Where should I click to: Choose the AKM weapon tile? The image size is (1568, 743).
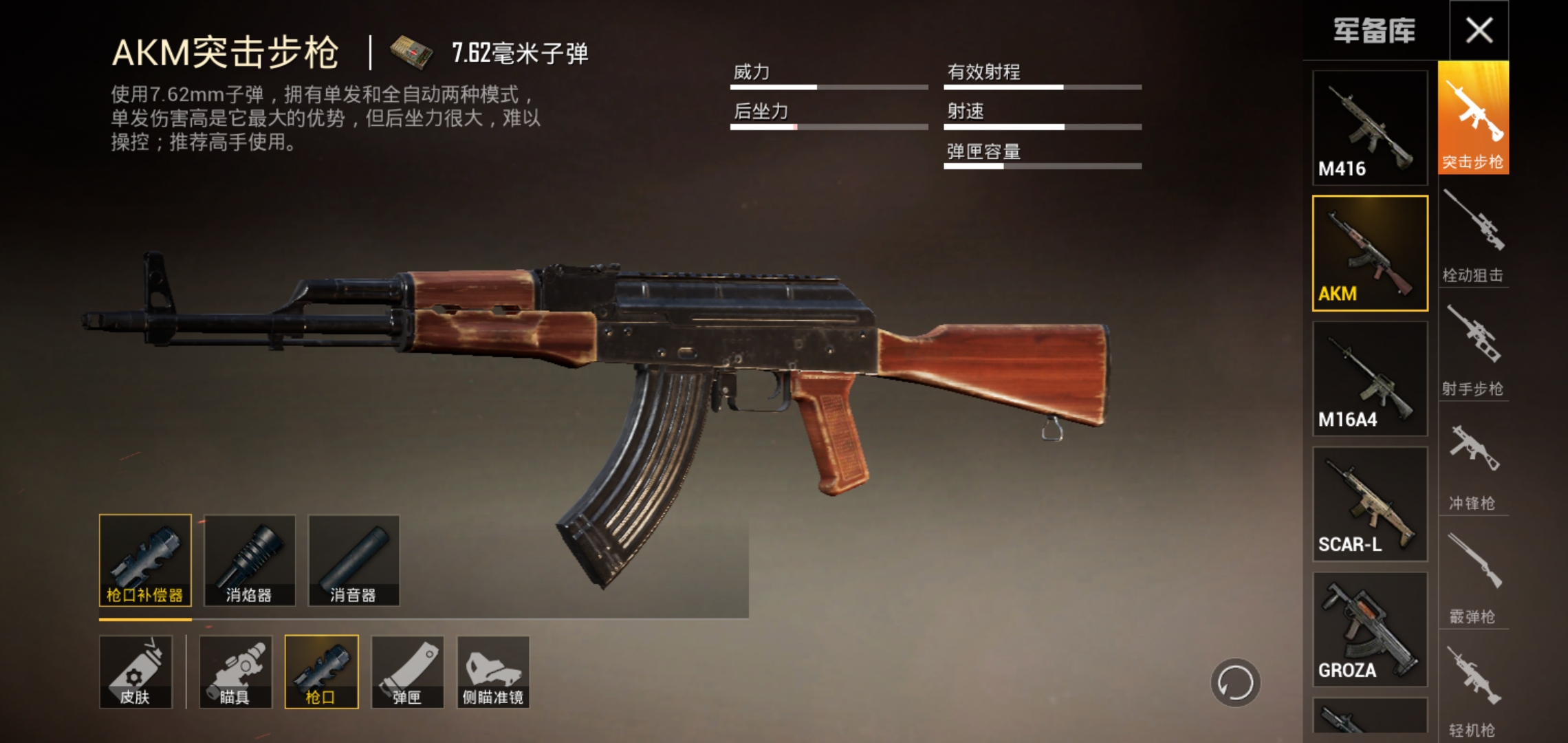[1369, 252]
